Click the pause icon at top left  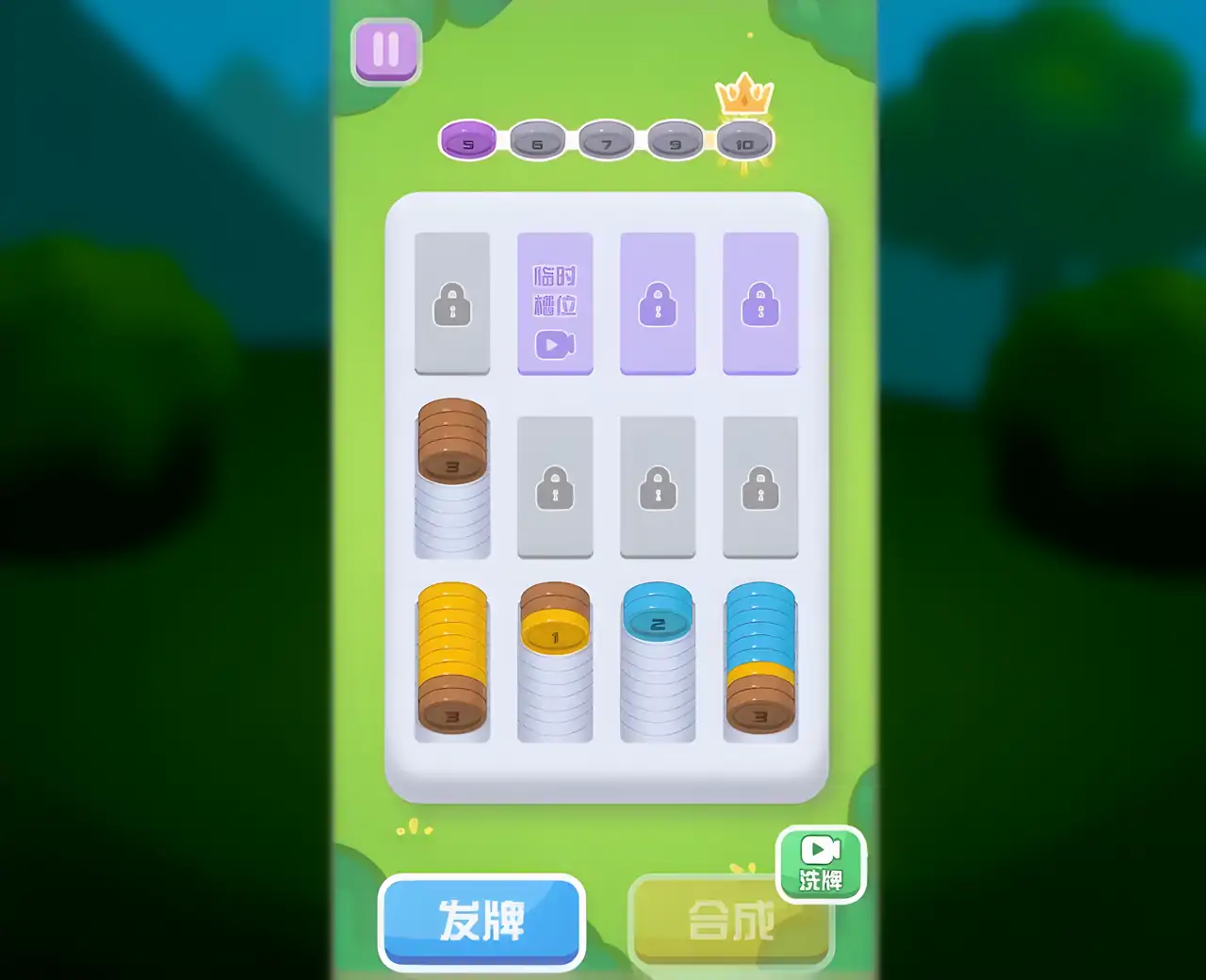(385, 50)
